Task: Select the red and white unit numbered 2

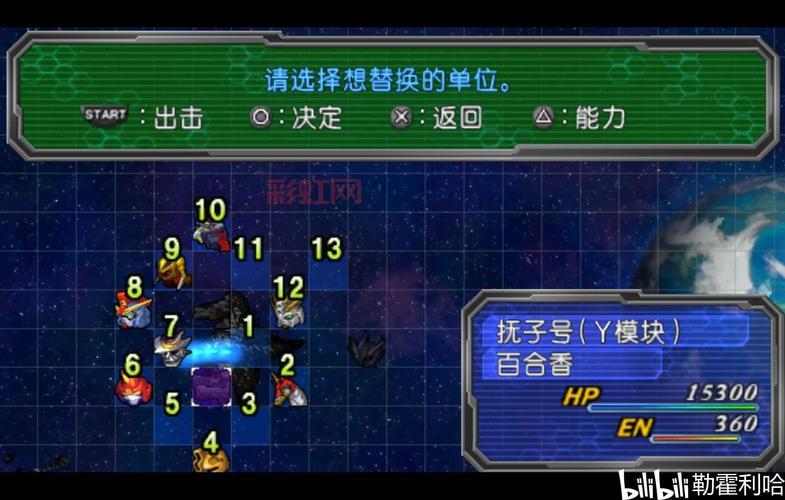Action: coord(288,387)
